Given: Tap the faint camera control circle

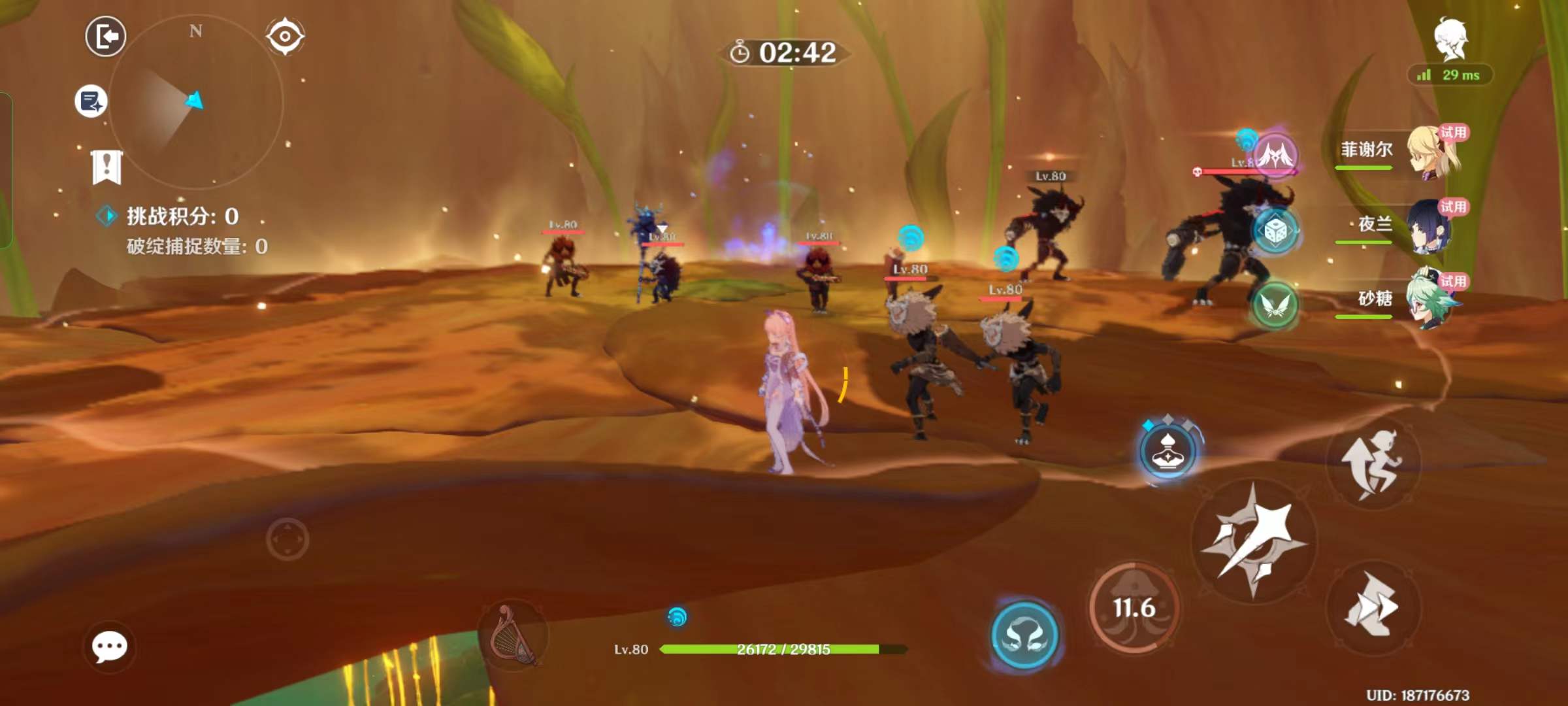Looking at the screenshot, I should (x=287, y=539).
